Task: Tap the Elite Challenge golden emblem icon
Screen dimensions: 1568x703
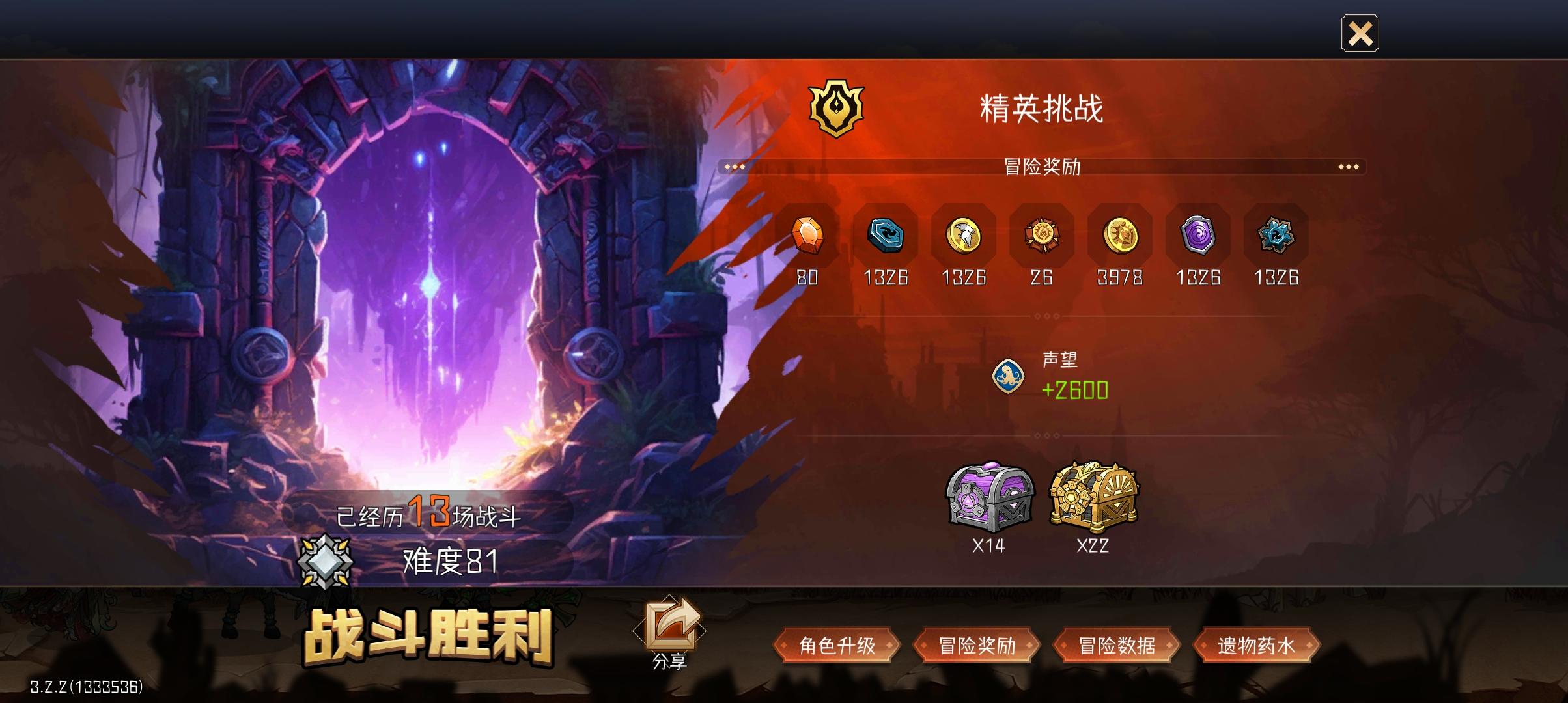Action: pyautogui.click(x=837, y=106)
